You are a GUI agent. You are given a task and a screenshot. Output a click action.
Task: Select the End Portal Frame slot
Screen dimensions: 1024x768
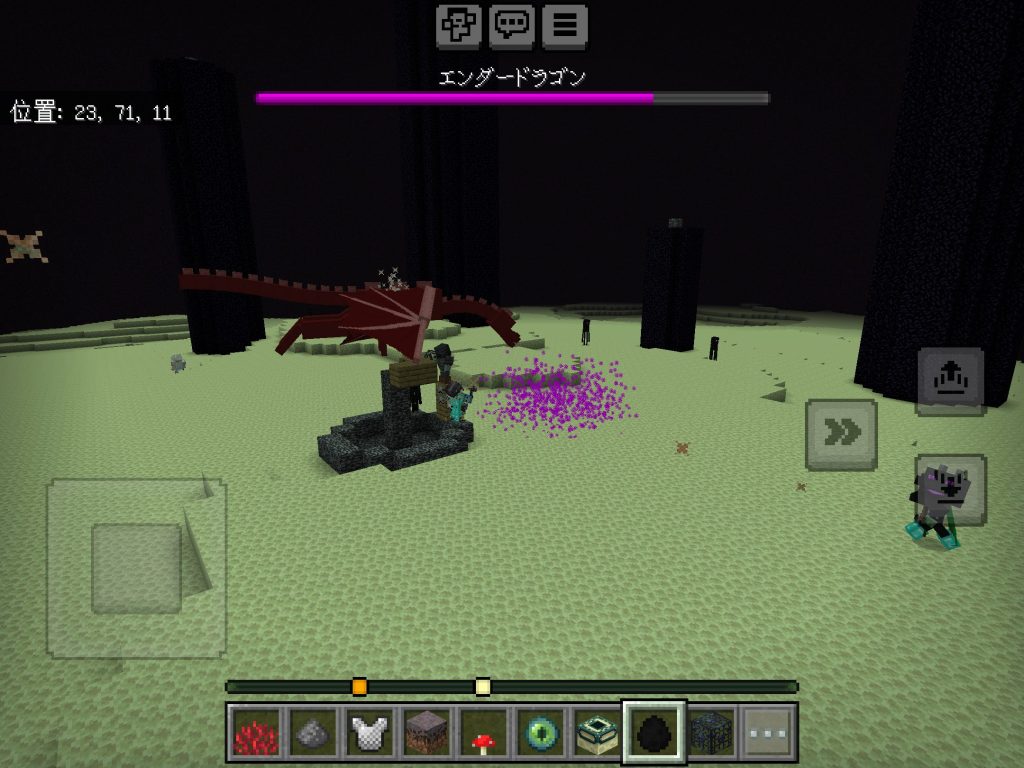(x=598, y=733)
